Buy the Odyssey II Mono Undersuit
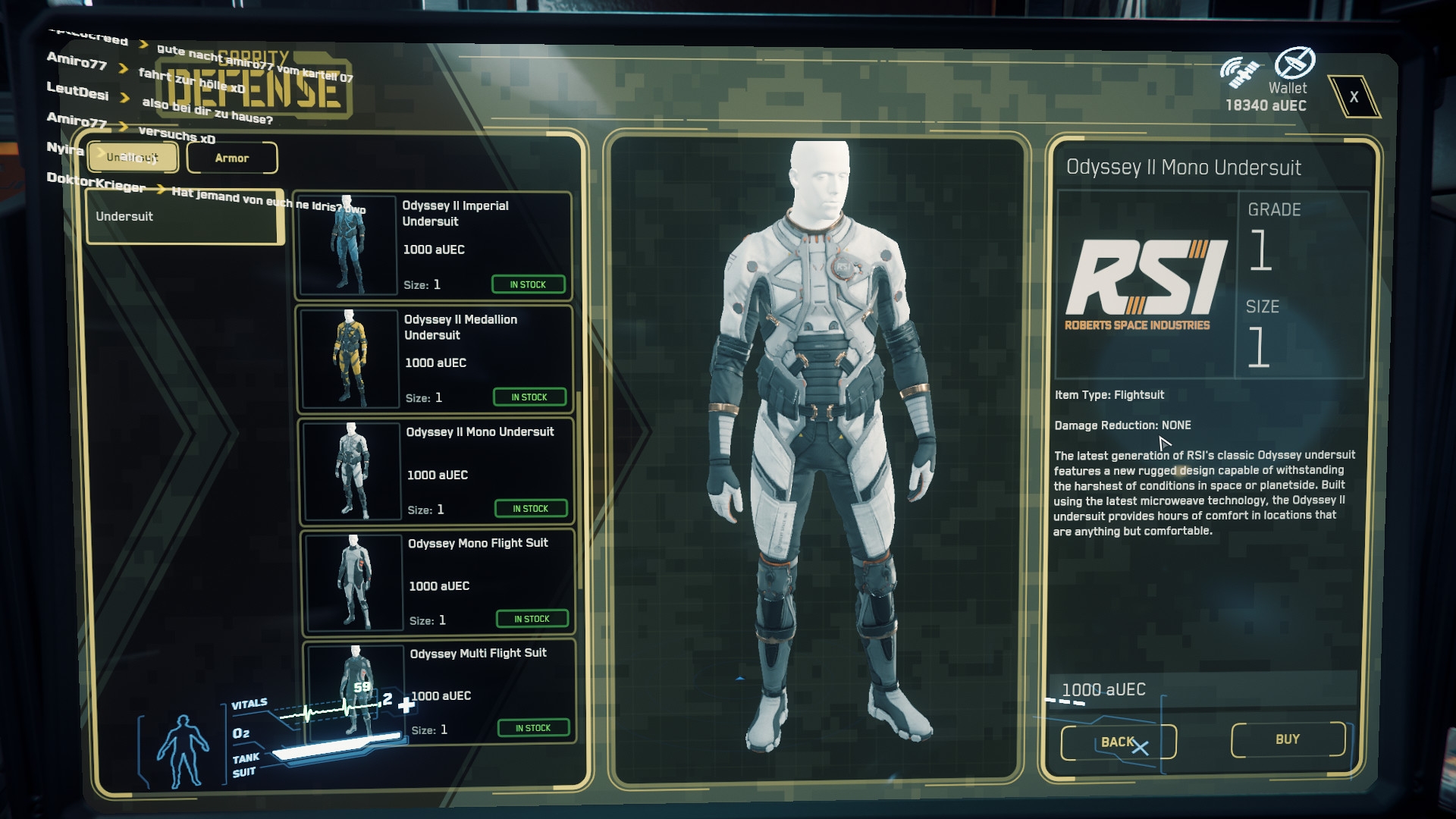1456x819 pixels. (1288, 739)
